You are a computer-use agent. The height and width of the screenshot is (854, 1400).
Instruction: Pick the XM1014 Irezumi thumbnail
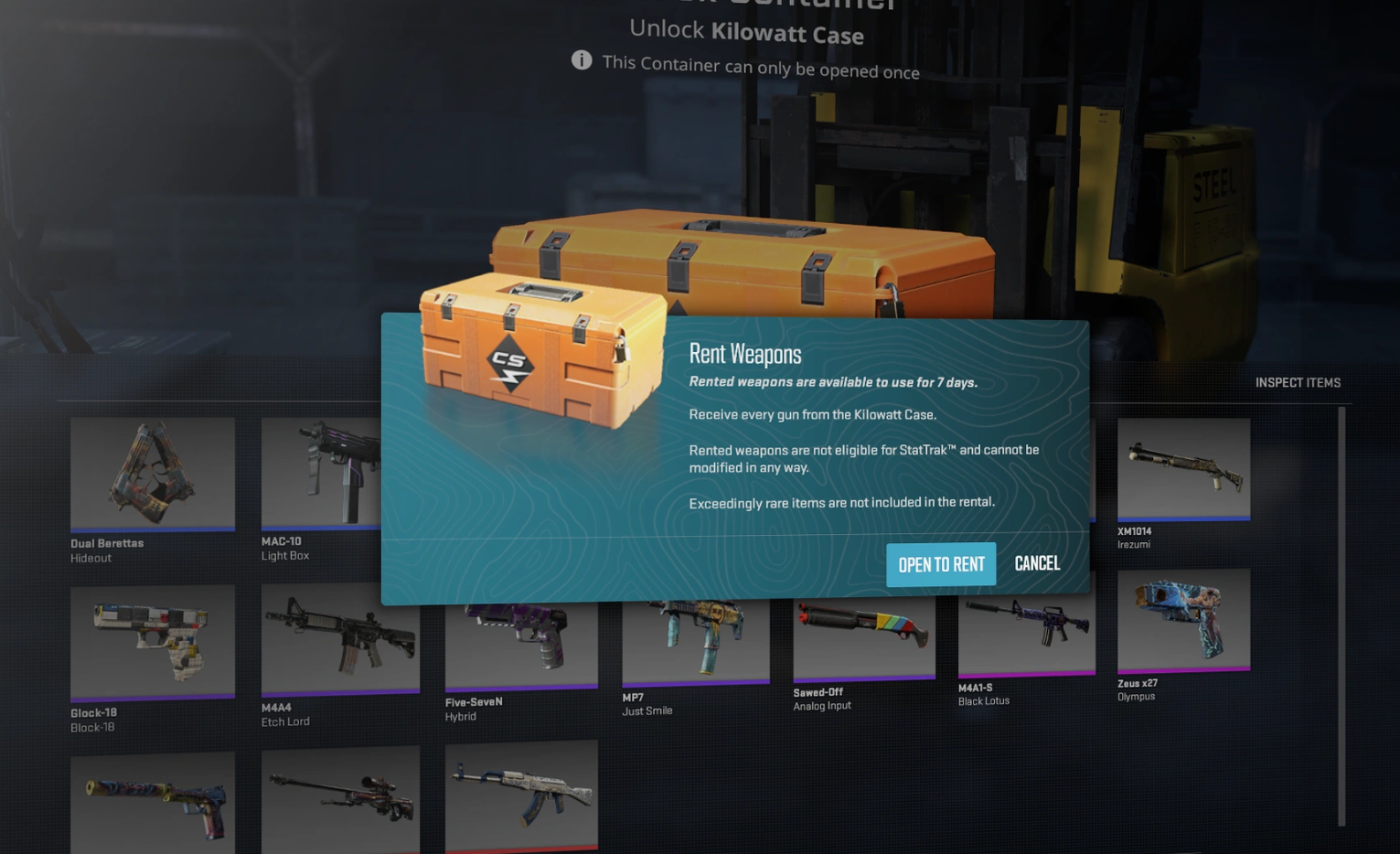[1183, 468]
